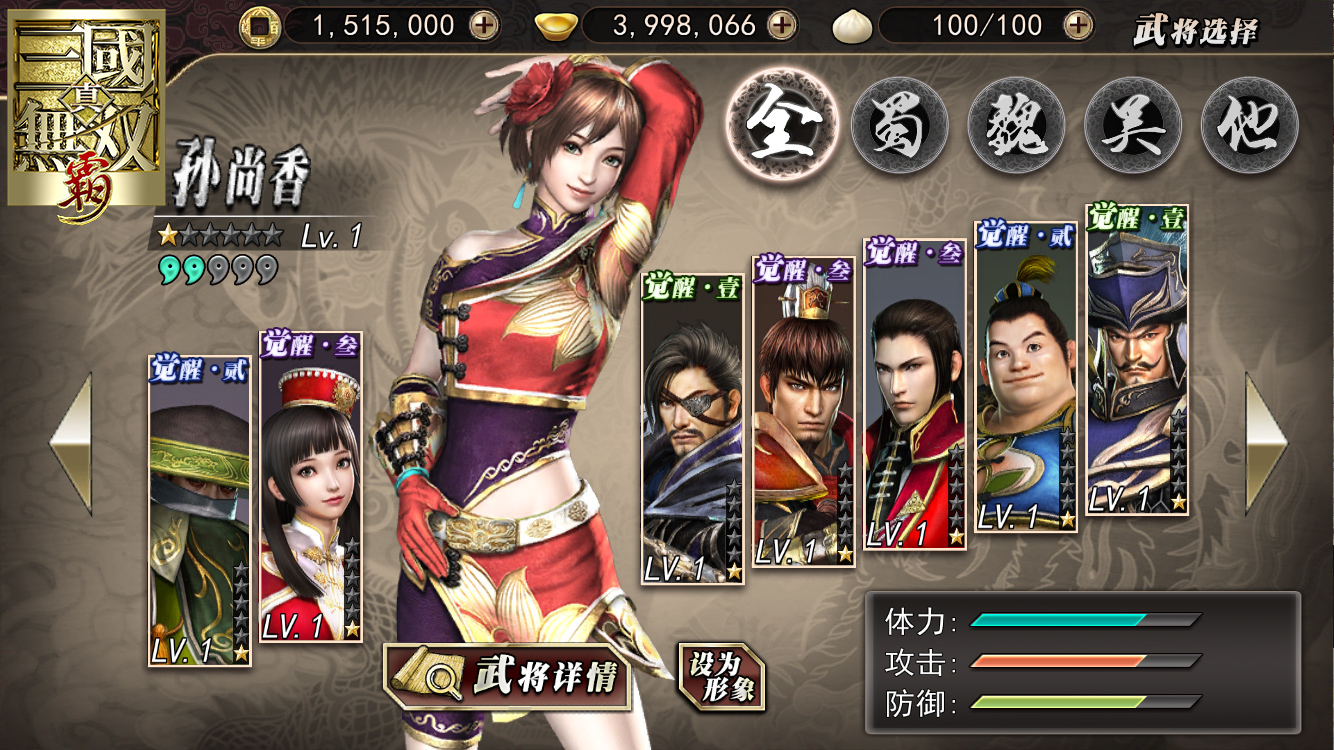This screenshot has height=750, width=1334.
Task: Open the 武将详情 general details button
Action: [x=508, y=677]
